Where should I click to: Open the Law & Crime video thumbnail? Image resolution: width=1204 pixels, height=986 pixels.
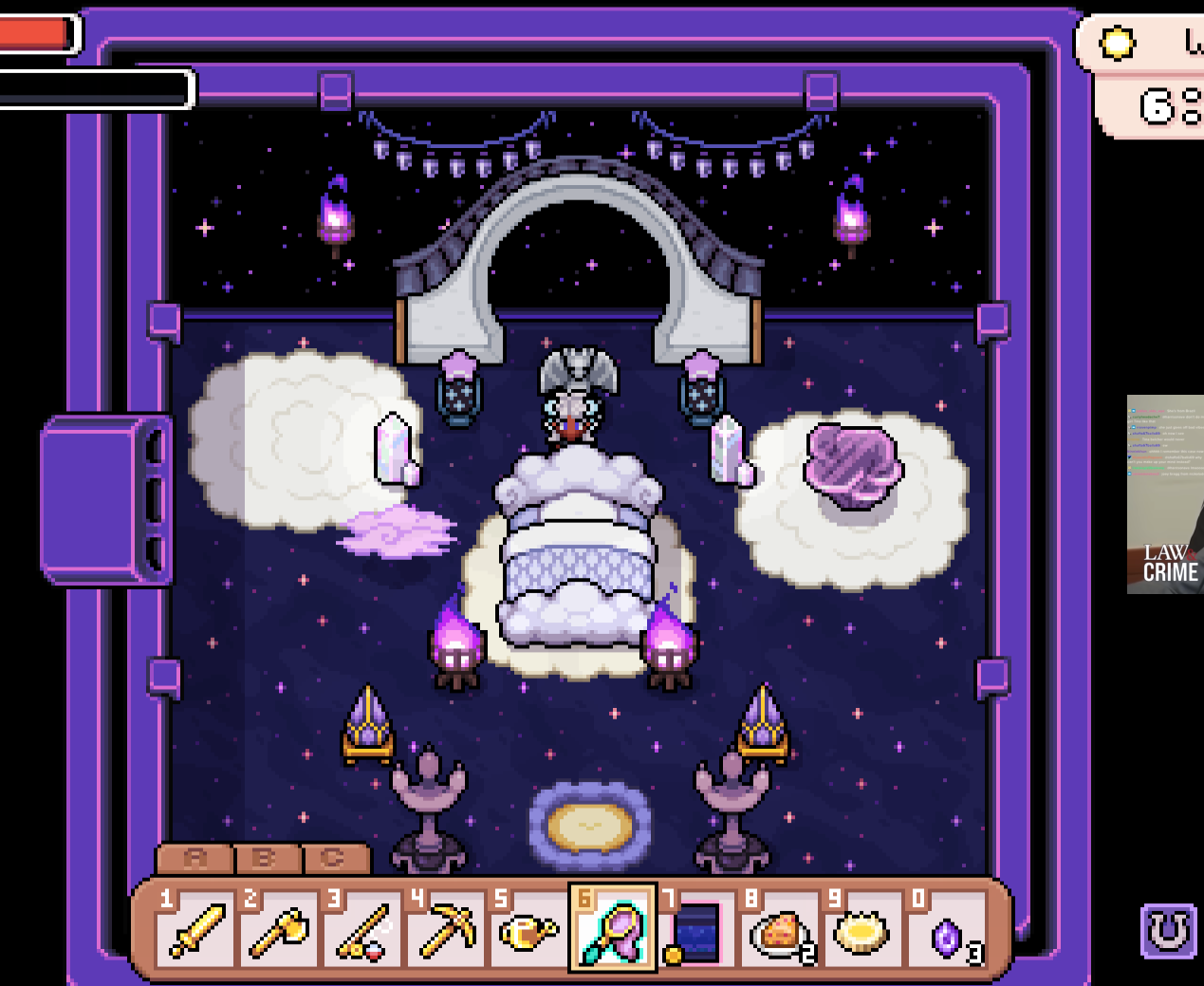pos(1165,494)
